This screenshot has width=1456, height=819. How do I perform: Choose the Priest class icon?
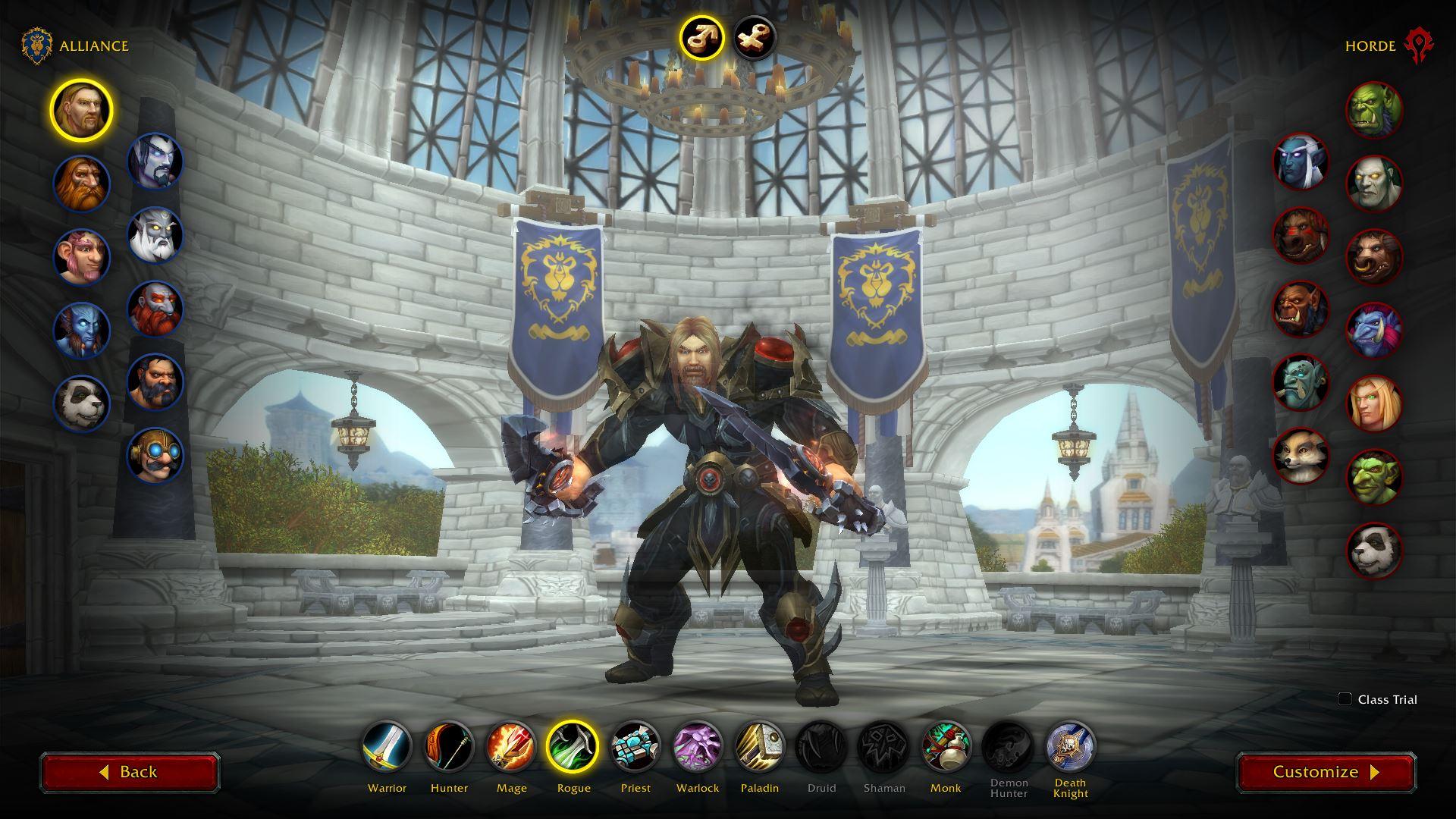point(635,746)
